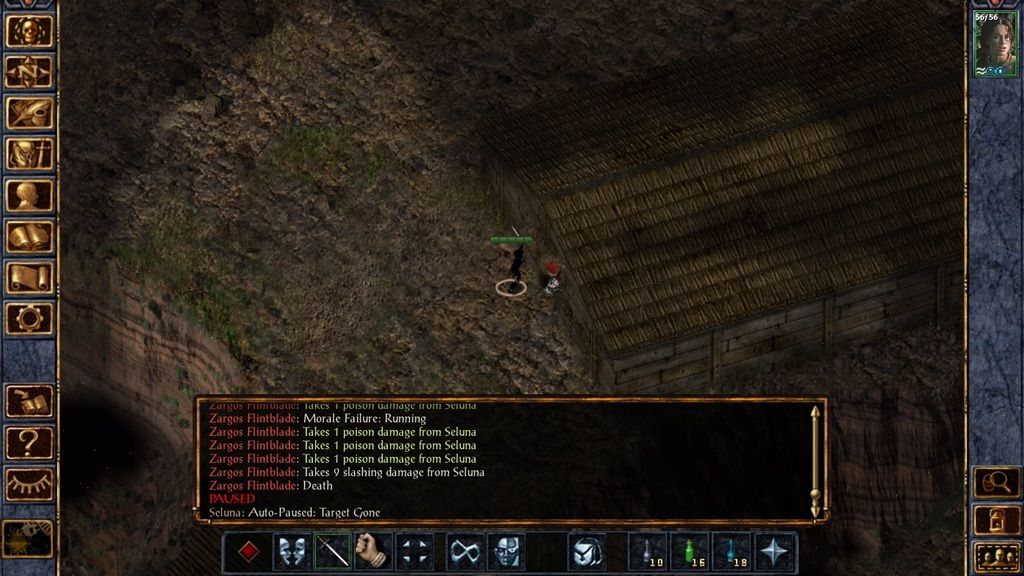Click the party figures button in the corner
Screen dimensions: 1024x576
point(996,556)
